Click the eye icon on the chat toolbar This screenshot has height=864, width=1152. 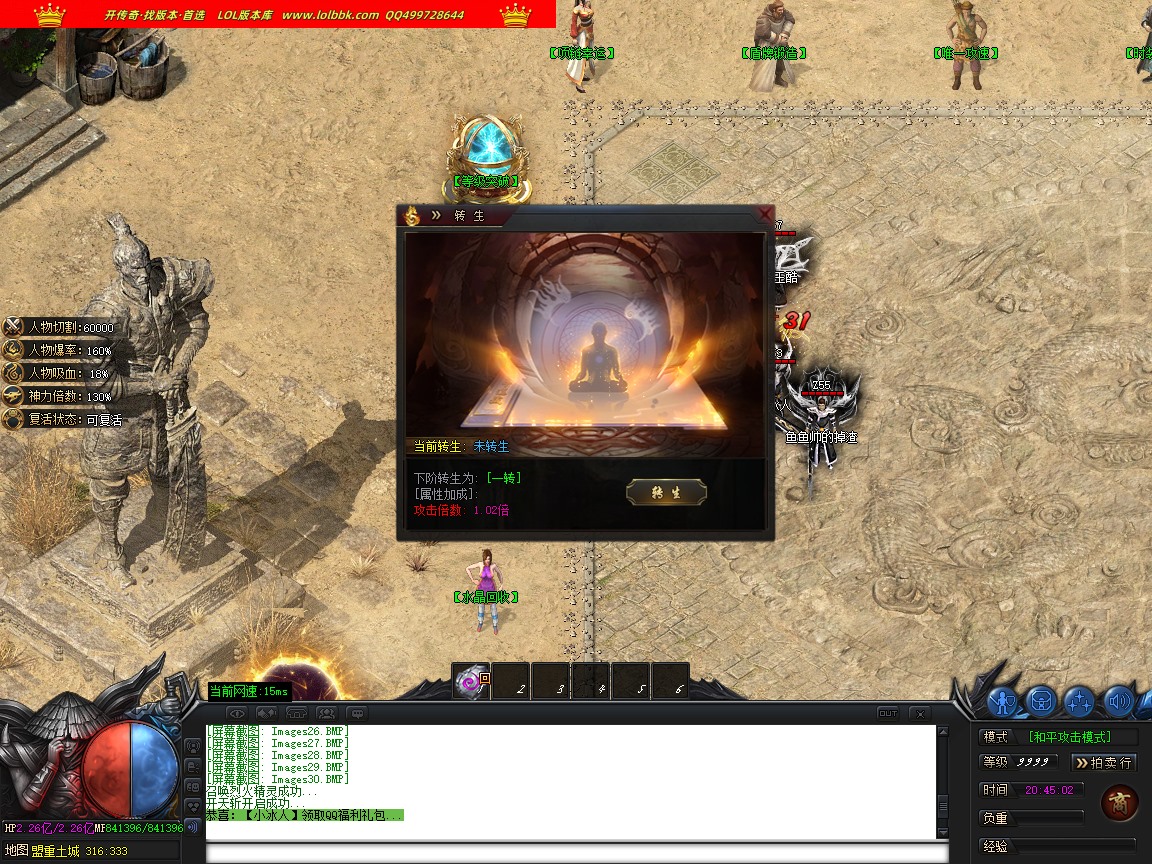(x=237, y=714)
